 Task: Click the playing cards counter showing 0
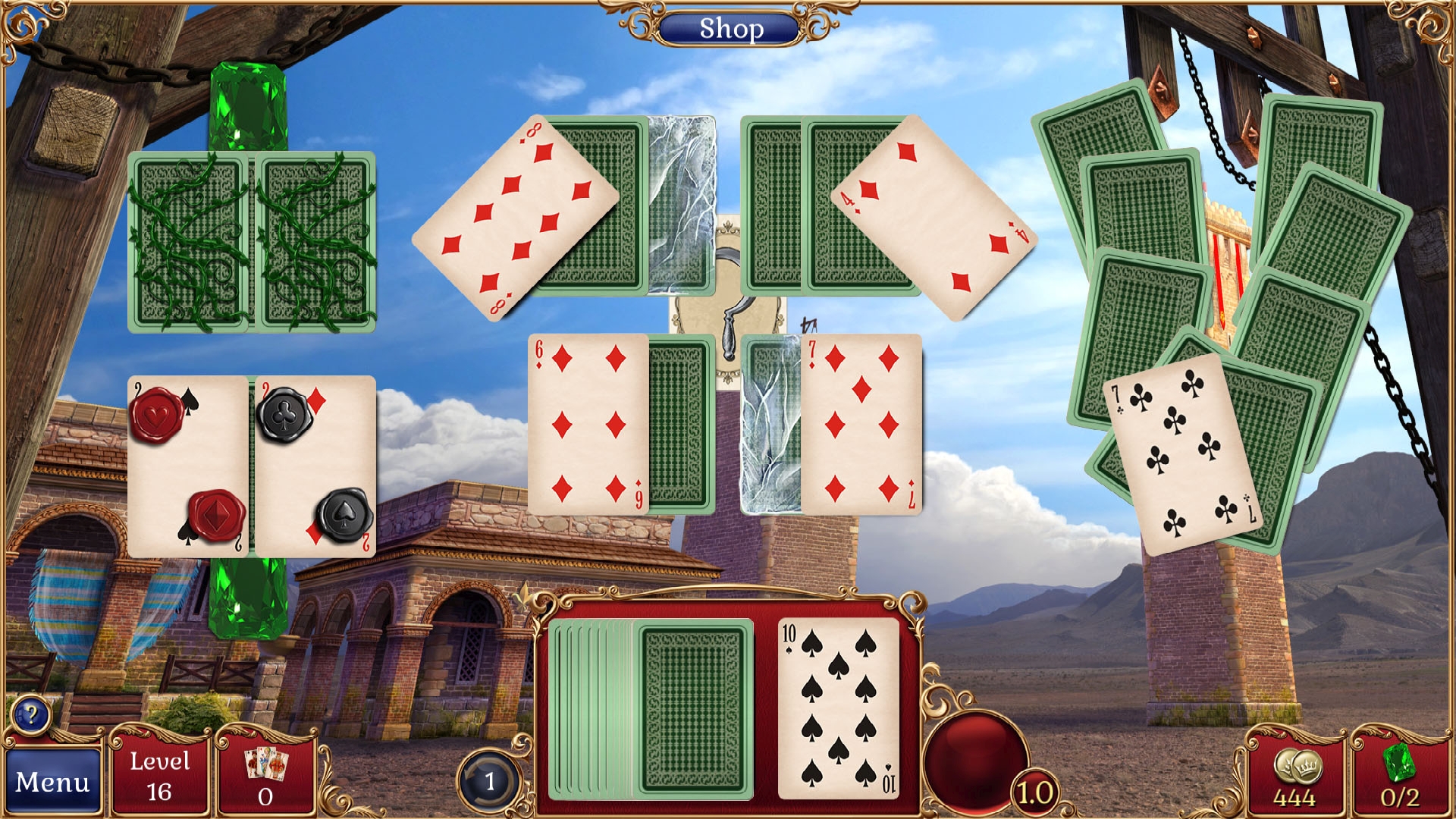click(x=263, y=777)
